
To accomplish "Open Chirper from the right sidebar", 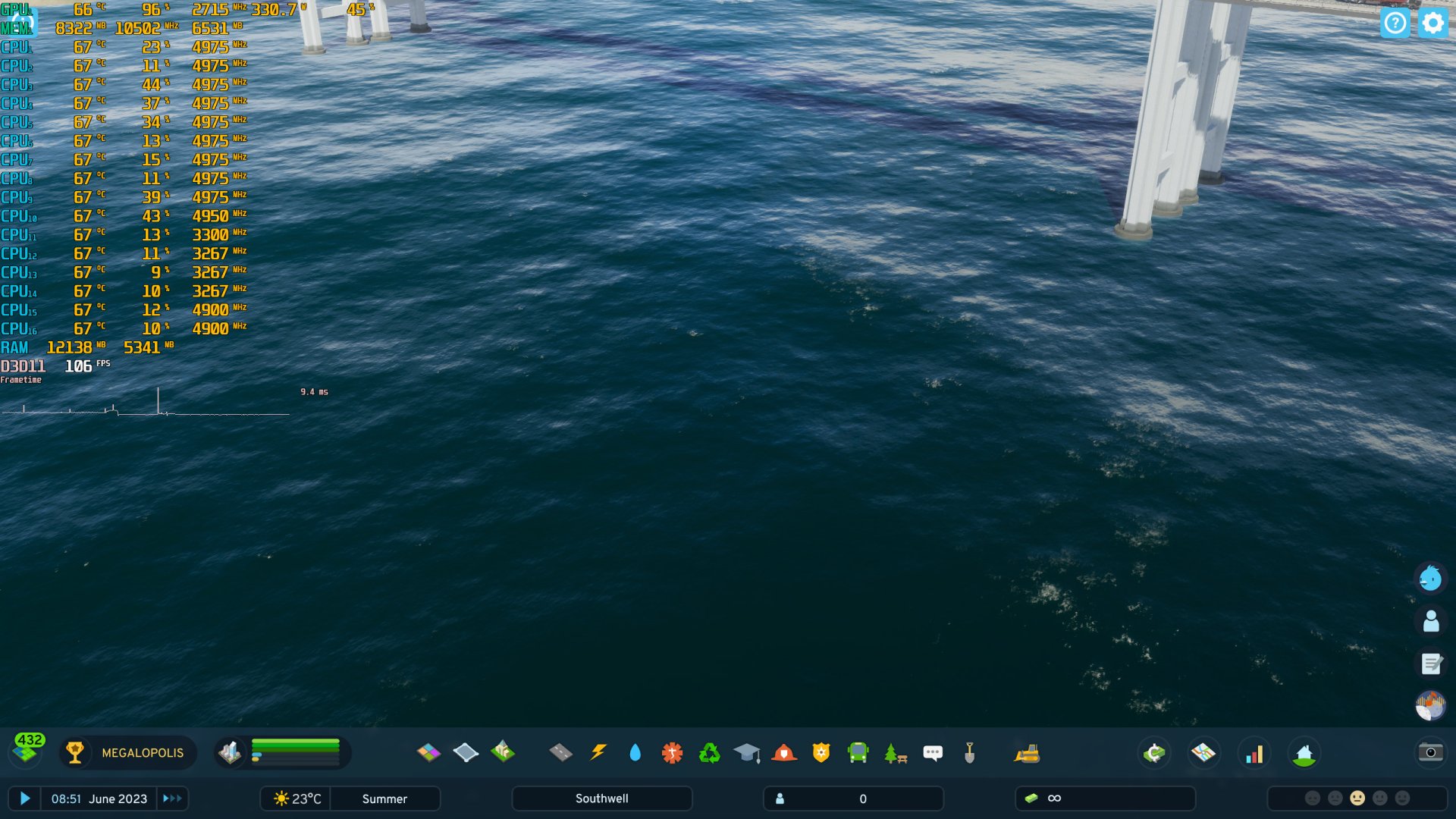I will (1430, 579).
